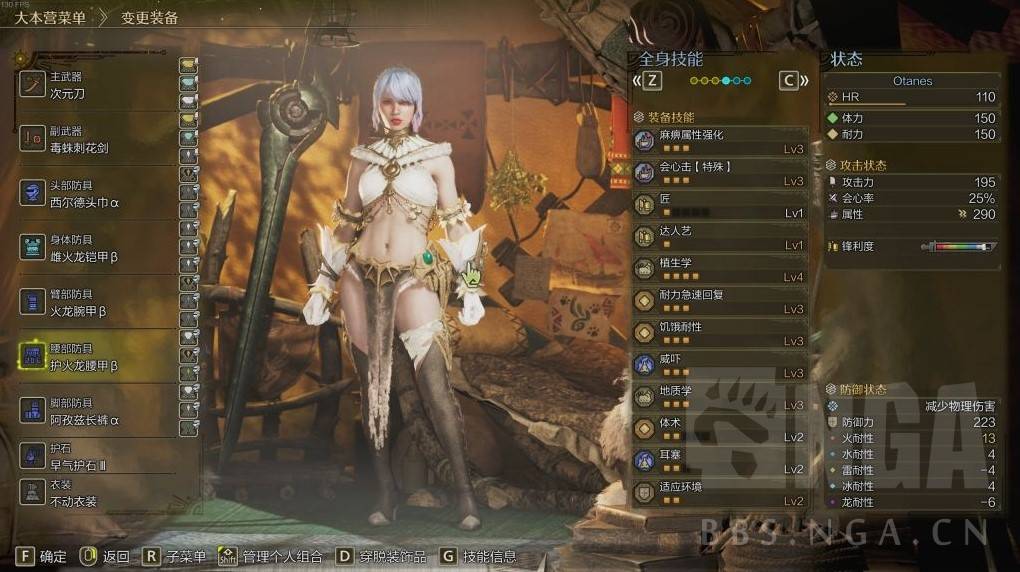Click the 植生学 skill row

tap(720, 269)
